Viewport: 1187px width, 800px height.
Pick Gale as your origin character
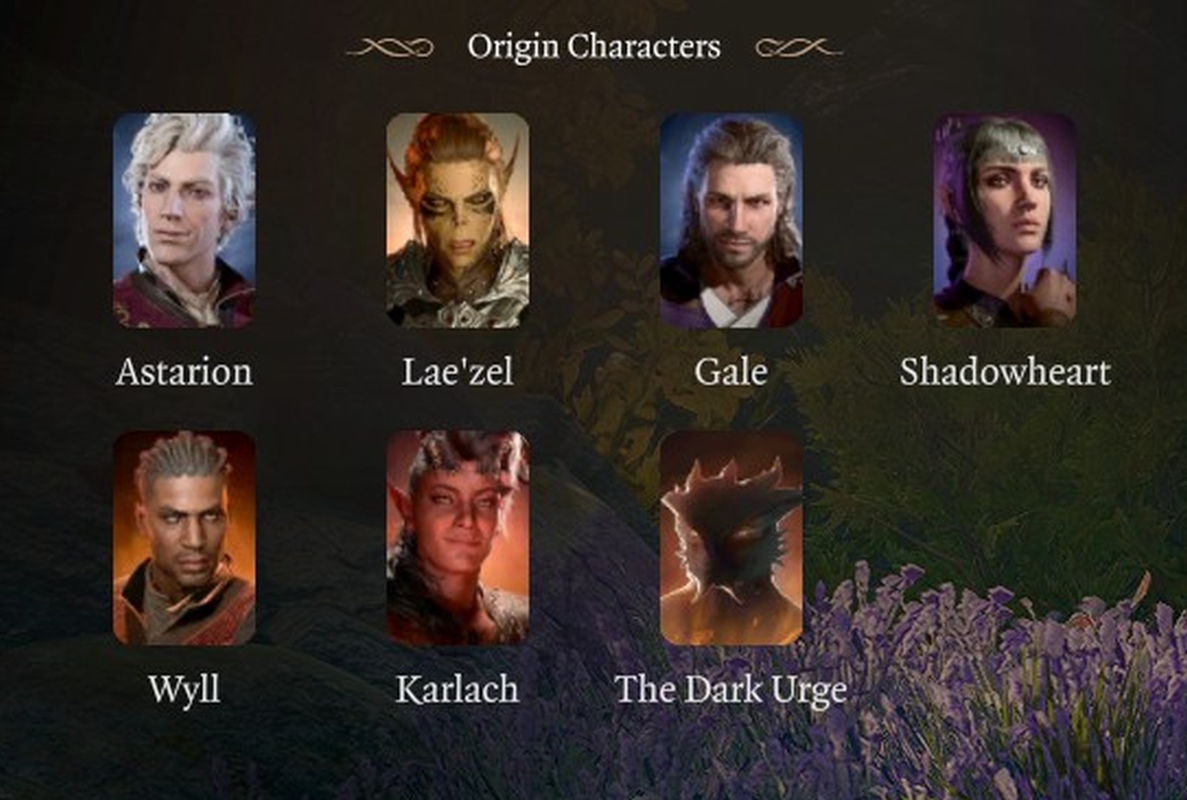[x=731, y=220]
